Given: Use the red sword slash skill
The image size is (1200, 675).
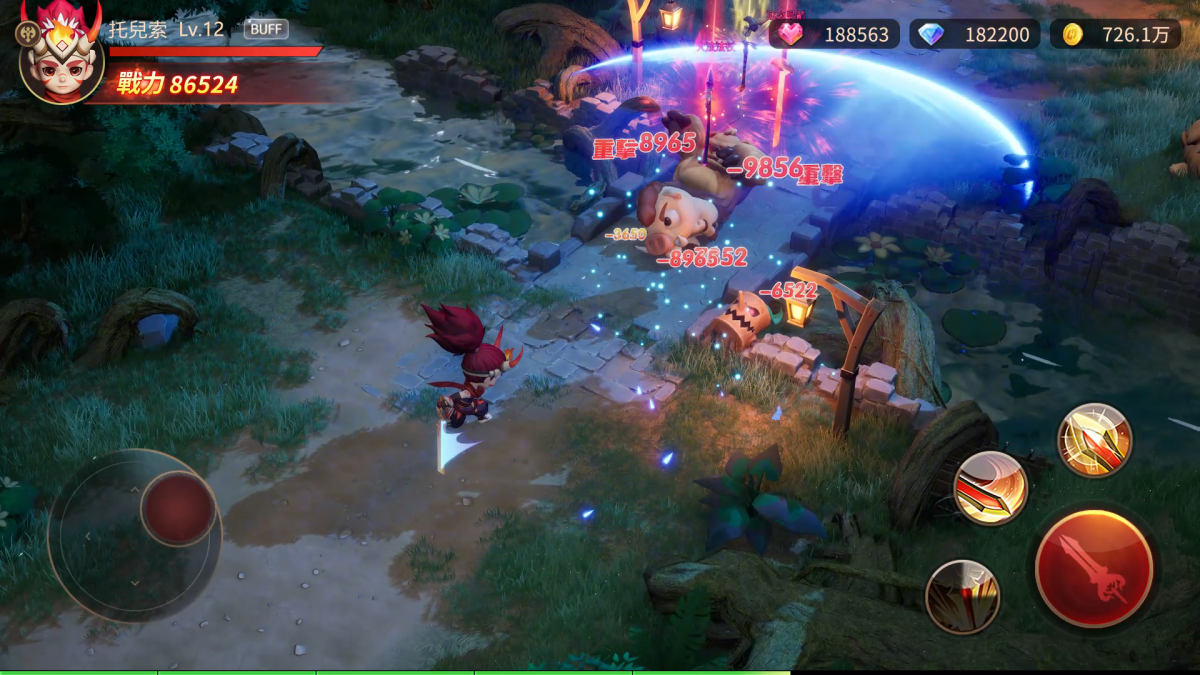Looking at the screenshot, I should tap(990, 488).
